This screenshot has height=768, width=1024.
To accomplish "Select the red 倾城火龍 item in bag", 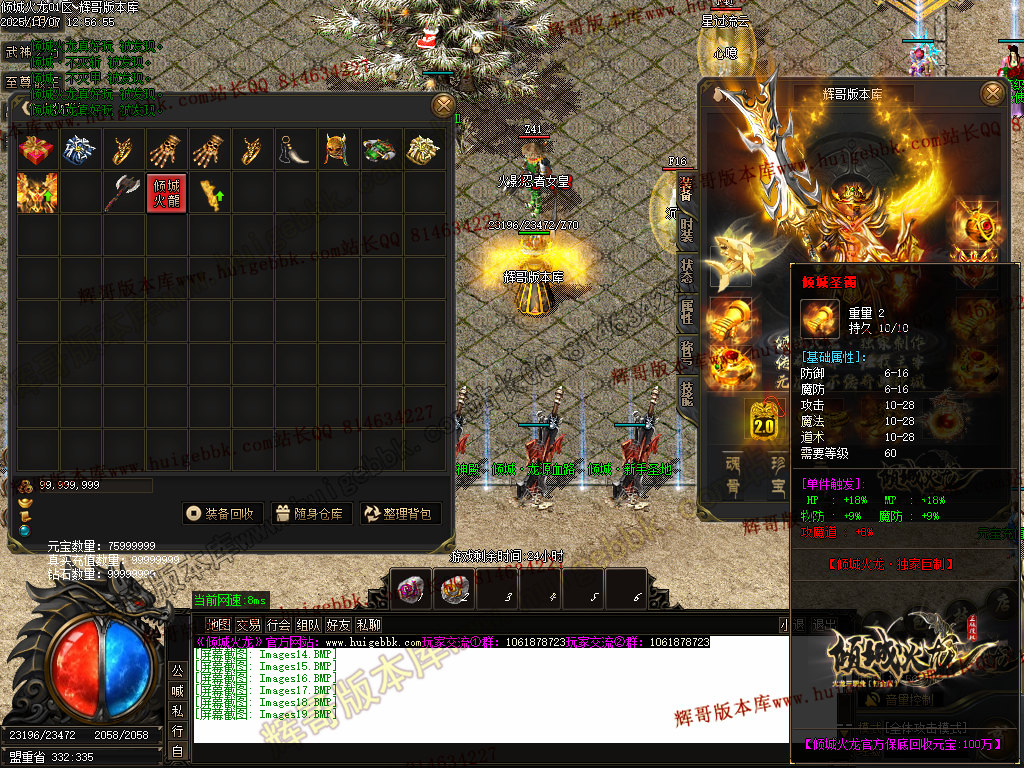I will pos(167,193).
